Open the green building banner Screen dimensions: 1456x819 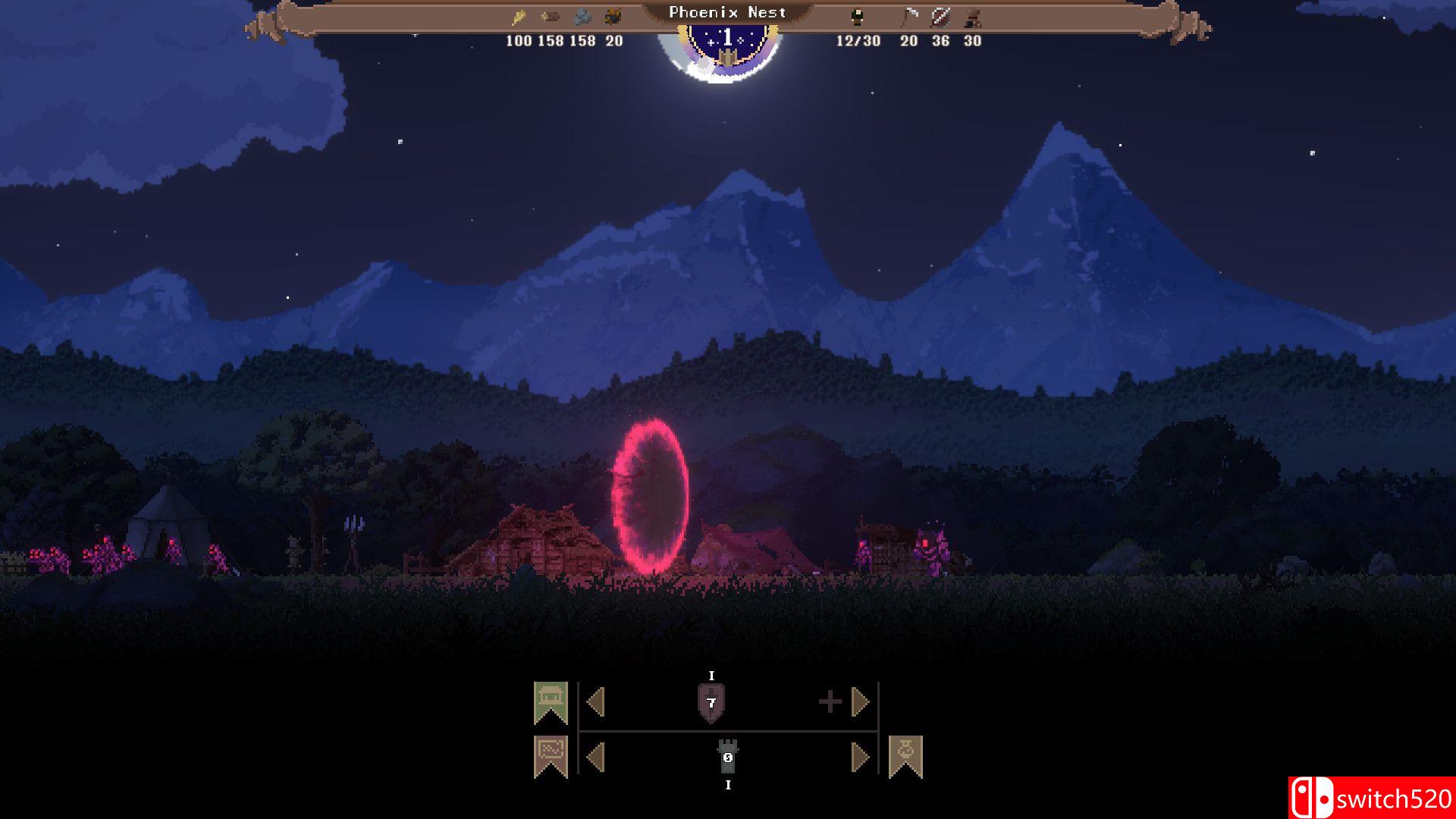(551, 700)
